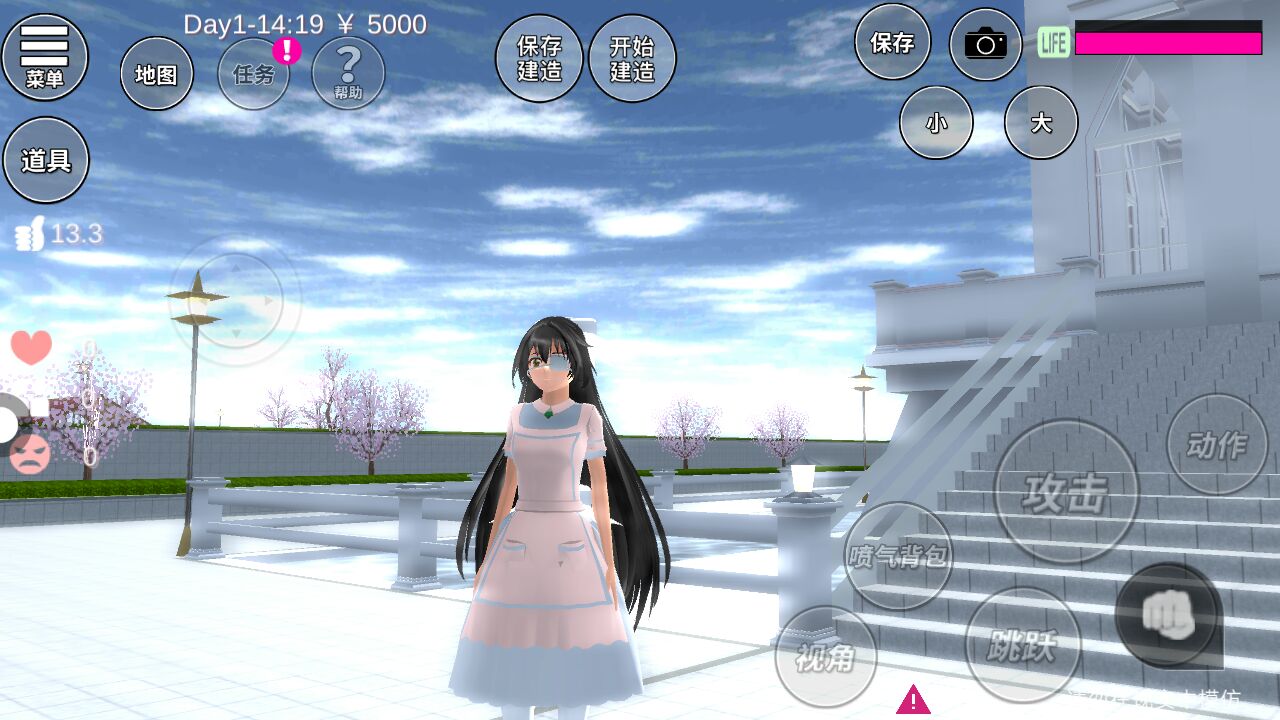
Task: Tap the 动作 action button
Action: (1216, 444)
